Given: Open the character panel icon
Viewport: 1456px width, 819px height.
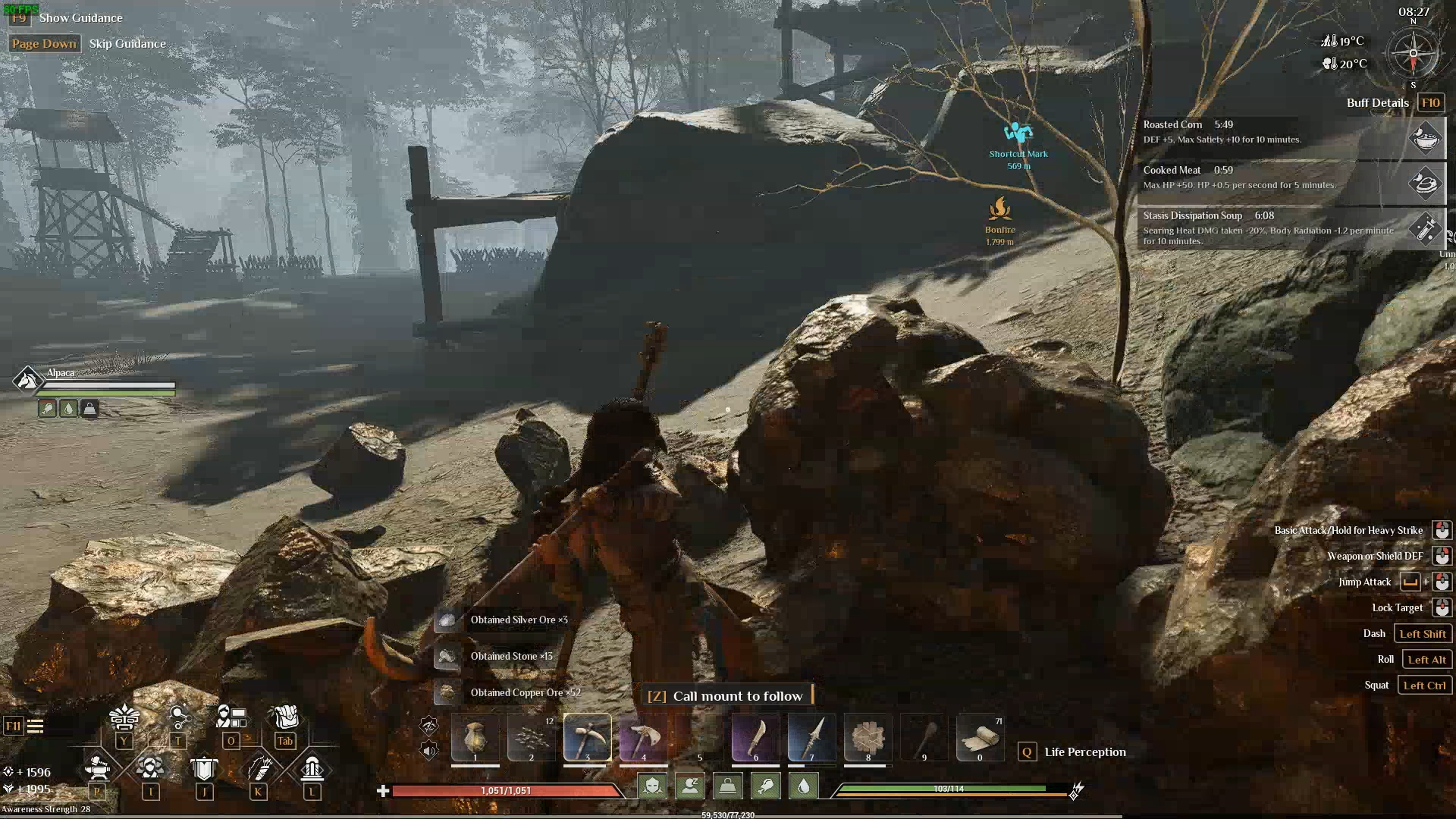Looking at the screenshot, I should (231, 717).
